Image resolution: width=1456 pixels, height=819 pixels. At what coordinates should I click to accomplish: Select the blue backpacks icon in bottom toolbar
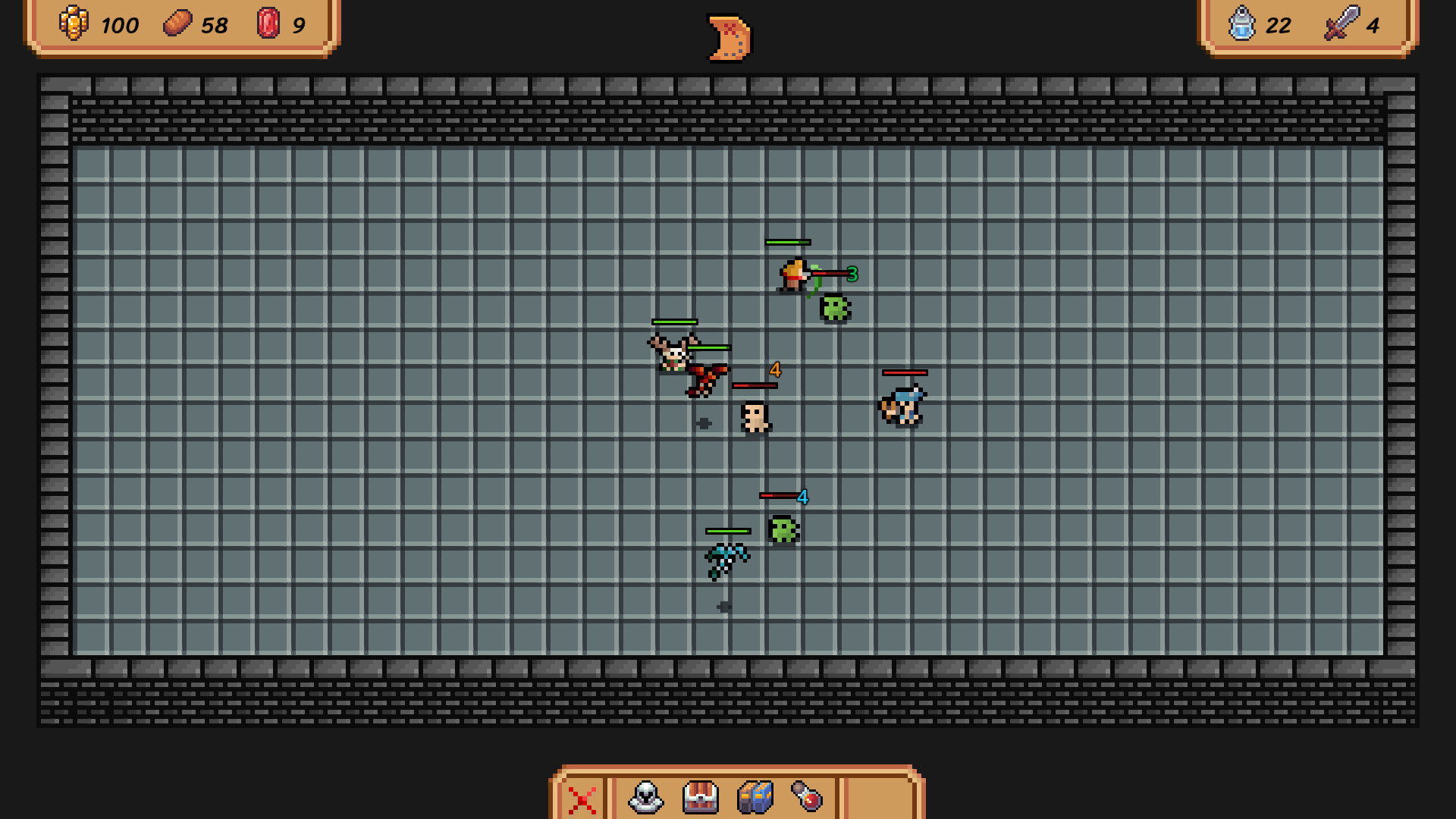756,799
